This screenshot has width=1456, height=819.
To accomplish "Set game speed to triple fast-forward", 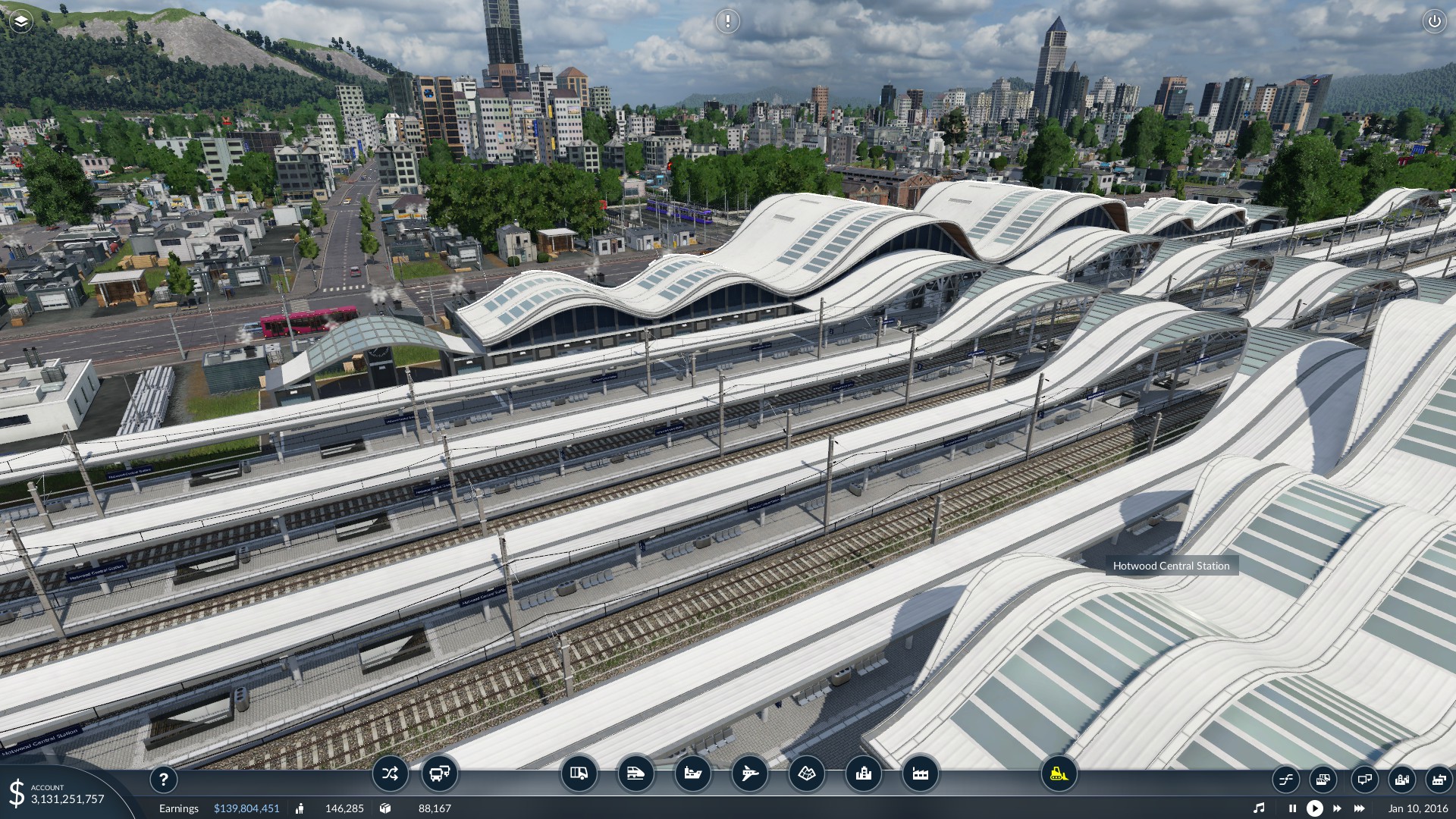I will click(x=1360, y=808).
